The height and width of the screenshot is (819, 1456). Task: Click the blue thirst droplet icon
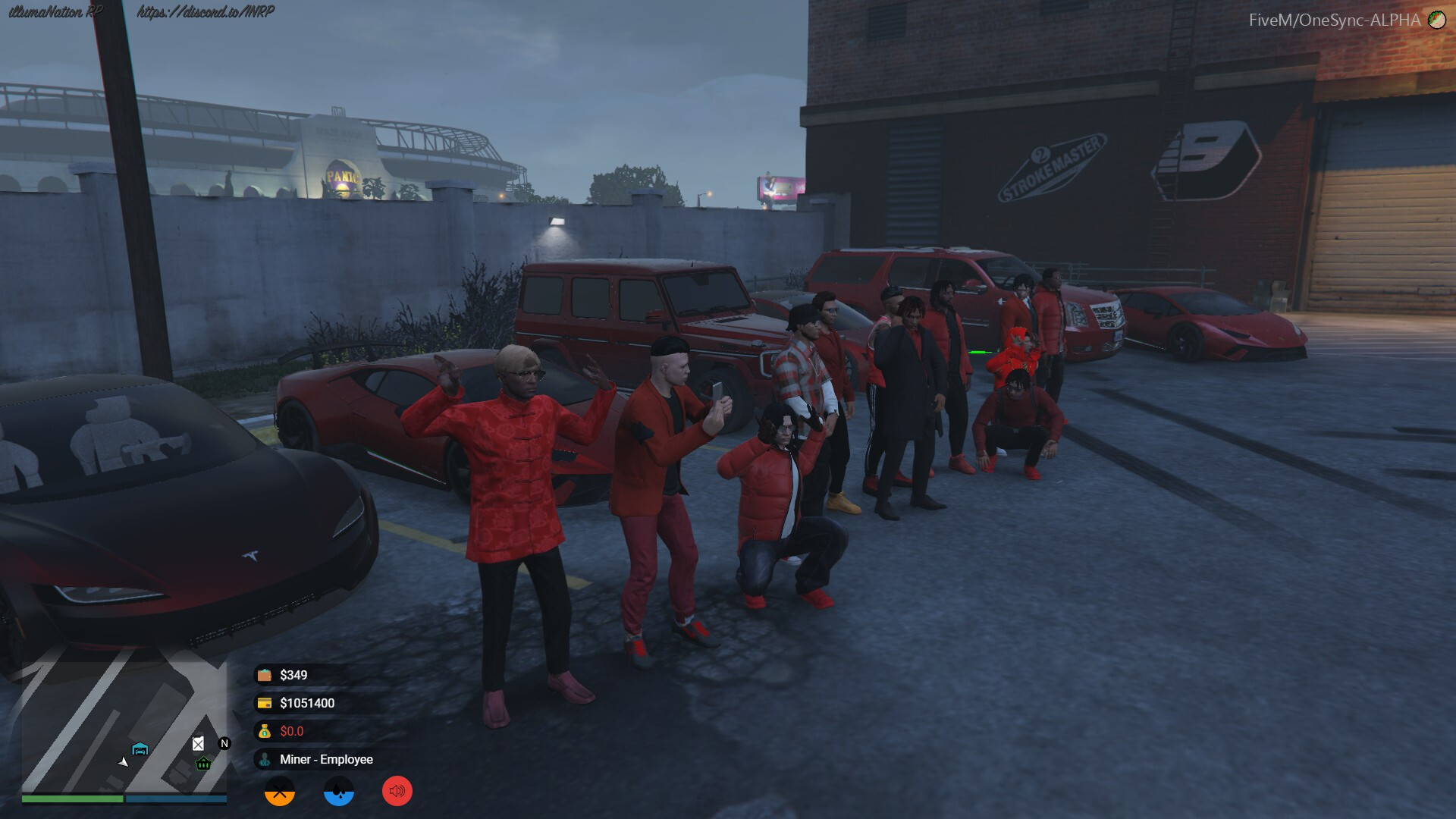338,791
